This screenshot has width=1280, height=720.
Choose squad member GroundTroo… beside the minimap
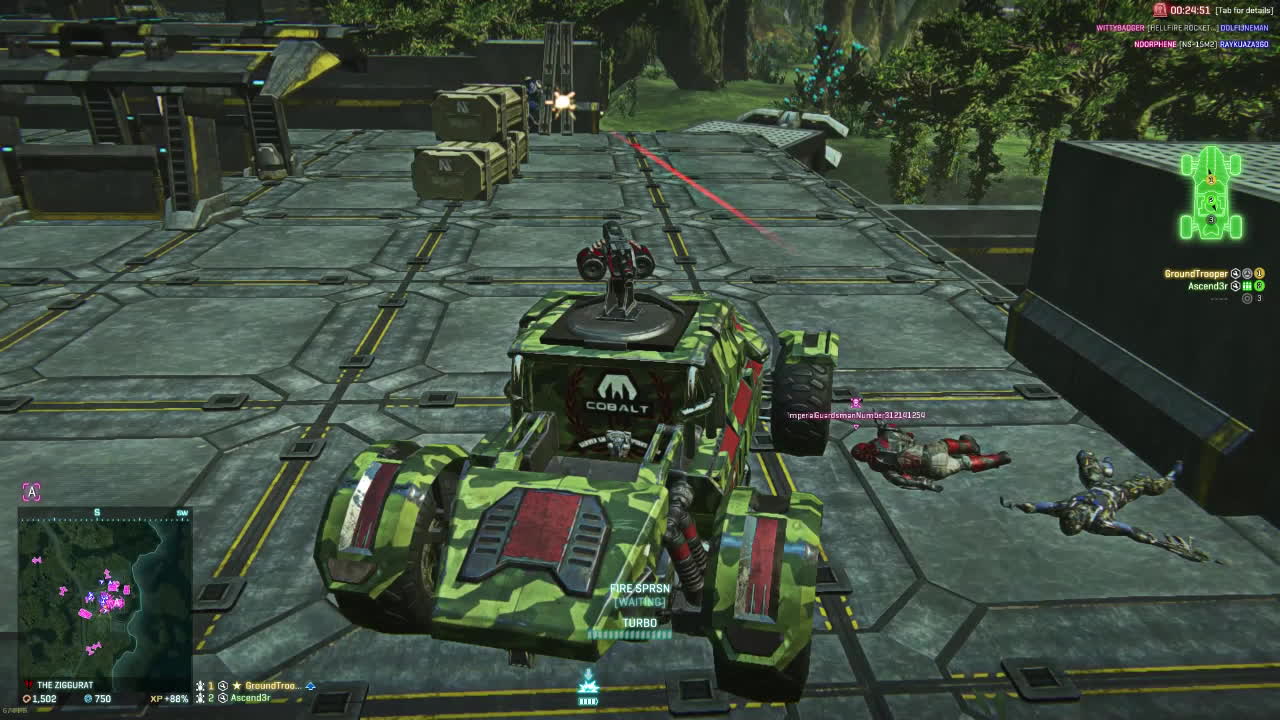tap(272, 686)
